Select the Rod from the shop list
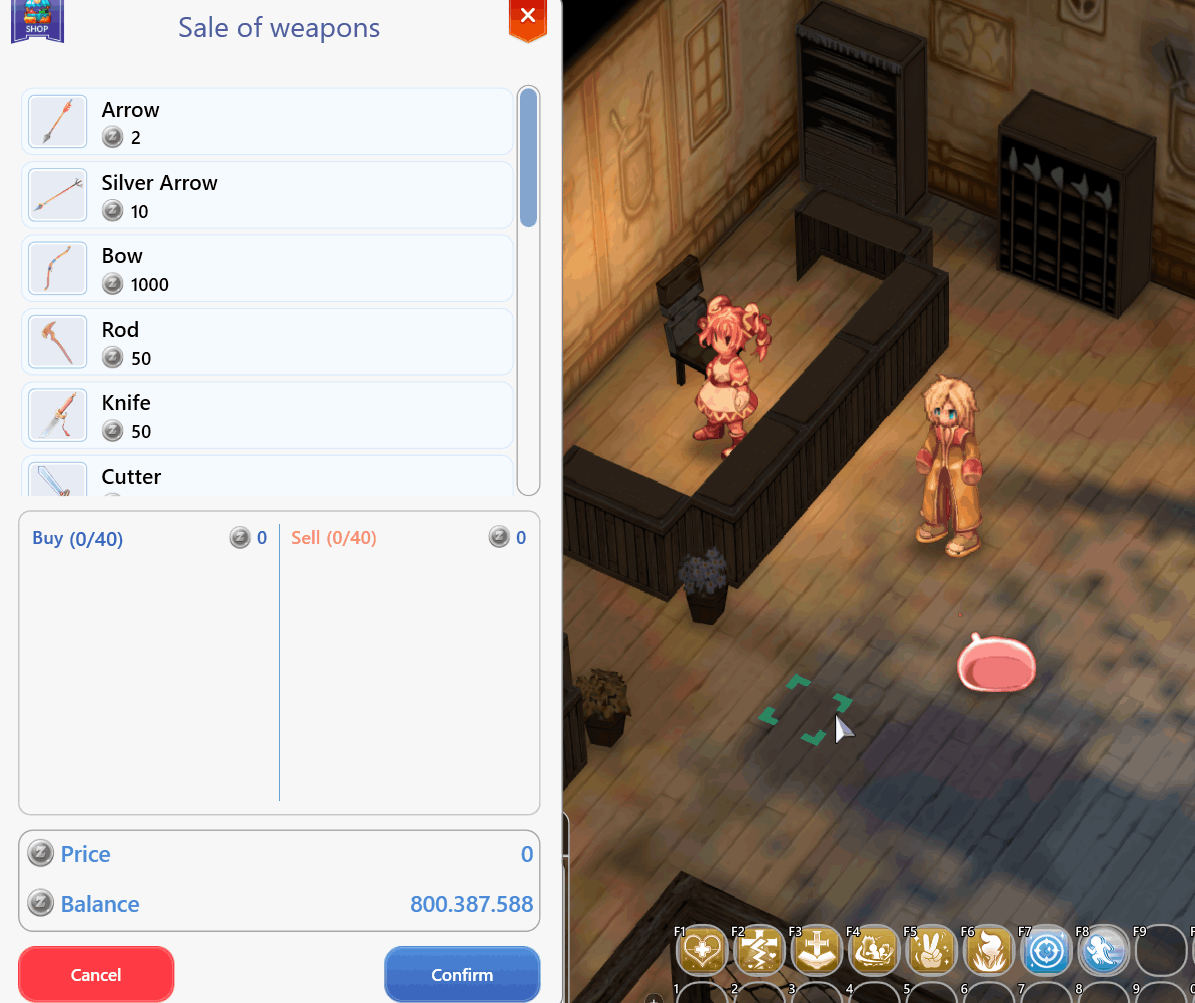The image size is (1195, 1003). click(x=267, y=342)
